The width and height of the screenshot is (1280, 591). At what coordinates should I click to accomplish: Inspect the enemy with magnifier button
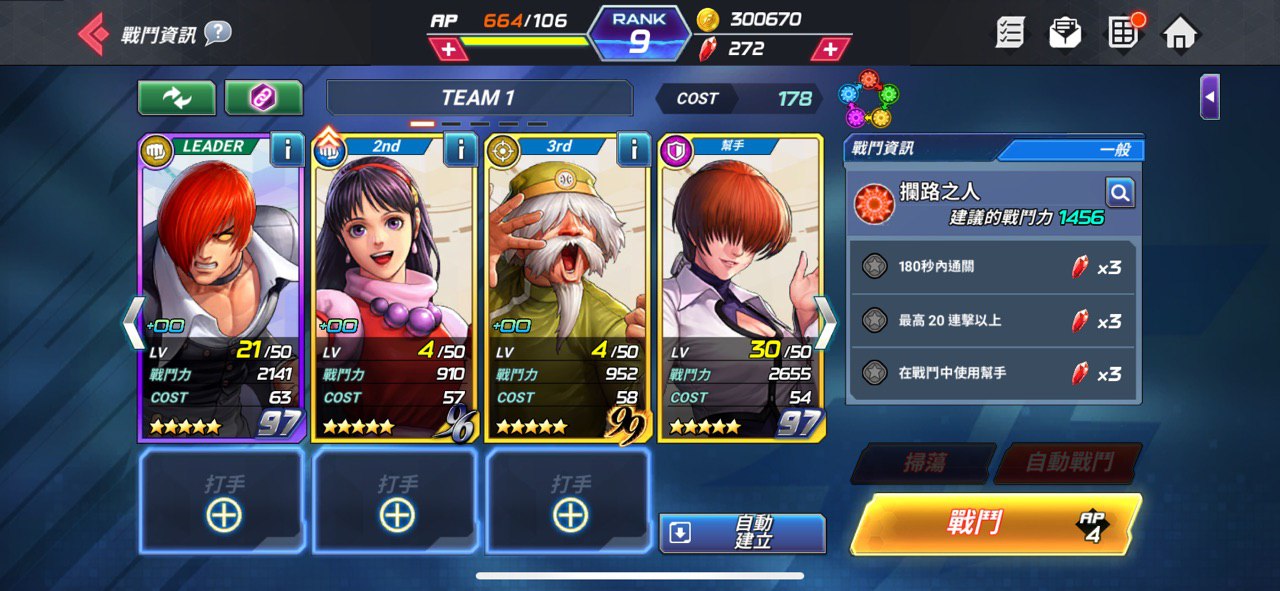(1119, 192)
